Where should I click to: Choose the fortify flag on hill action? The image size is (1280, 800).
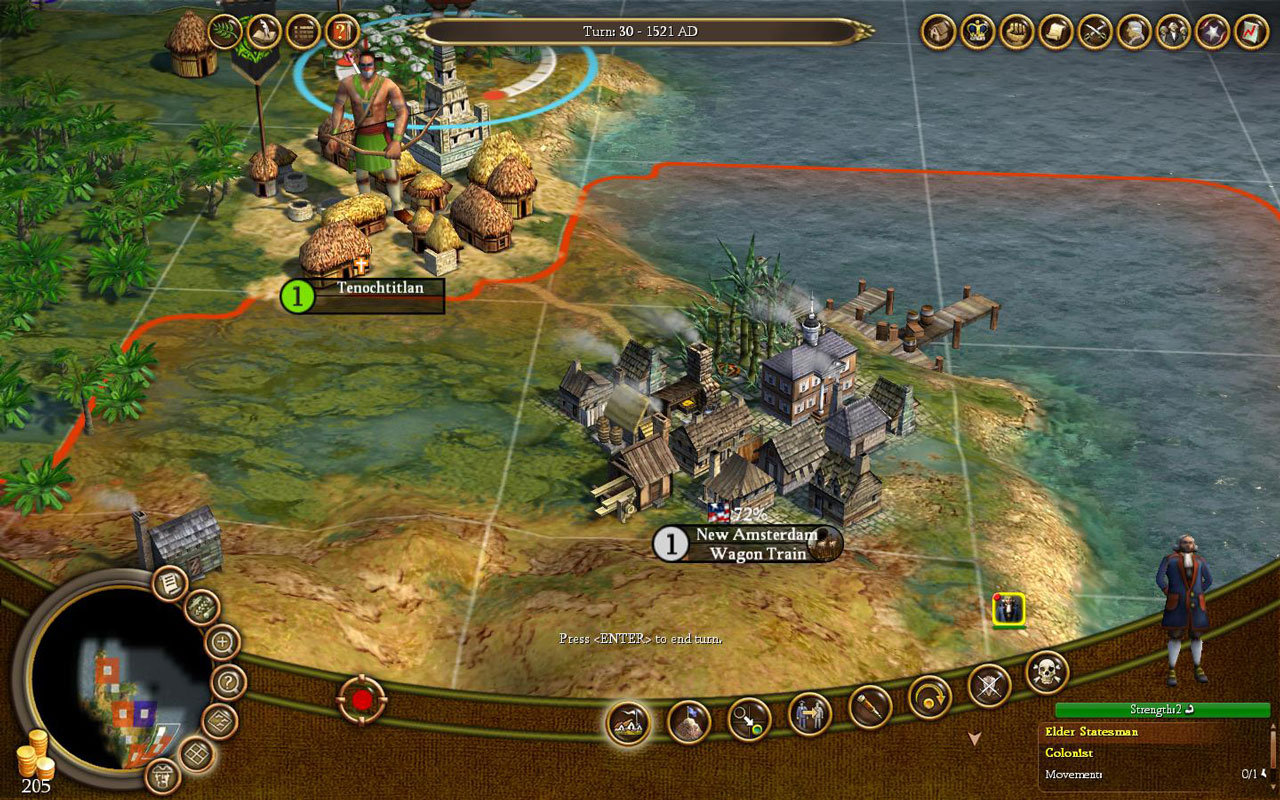(689, 722)
